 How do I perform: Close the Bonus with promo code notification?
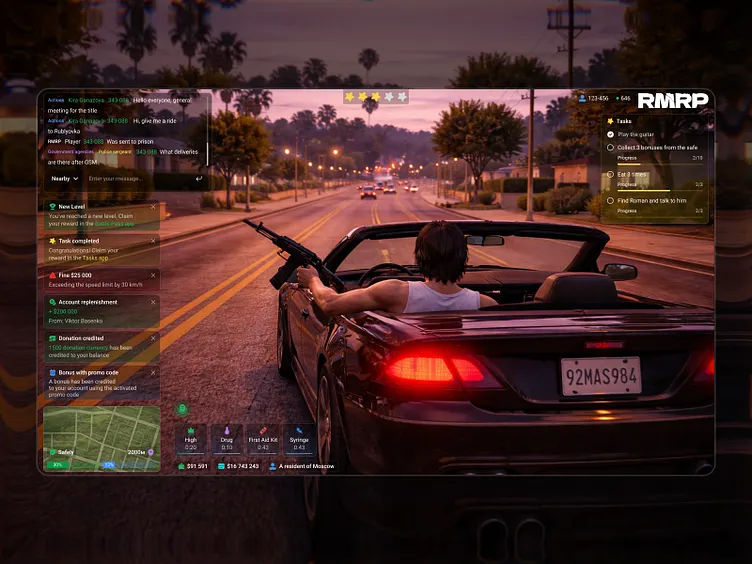pos(153,372)
